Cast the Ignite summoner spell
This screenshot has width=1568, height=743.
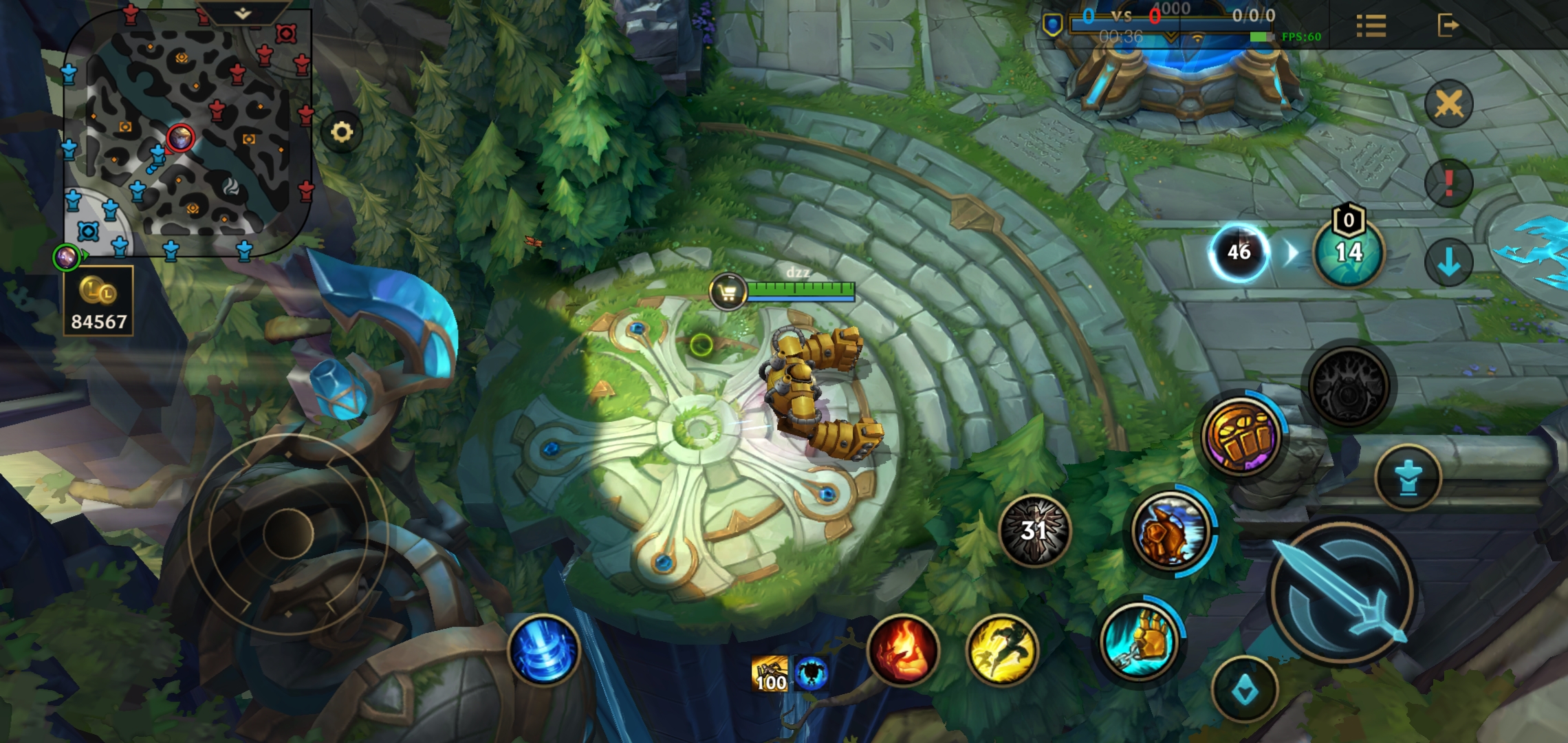[x=904, y=650]
